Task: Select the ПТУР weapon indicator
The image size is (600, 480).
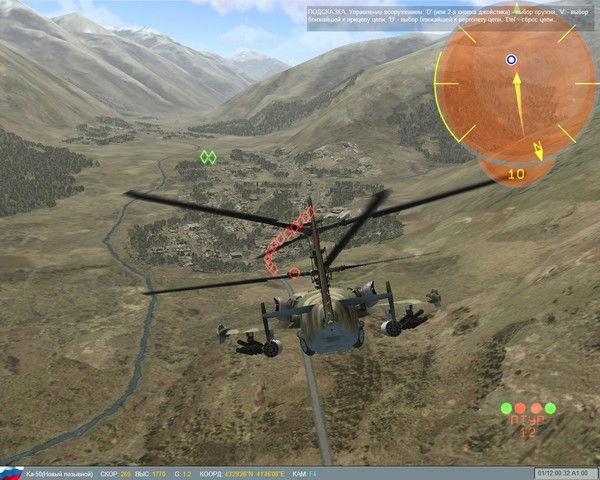Action: [527, 426]
